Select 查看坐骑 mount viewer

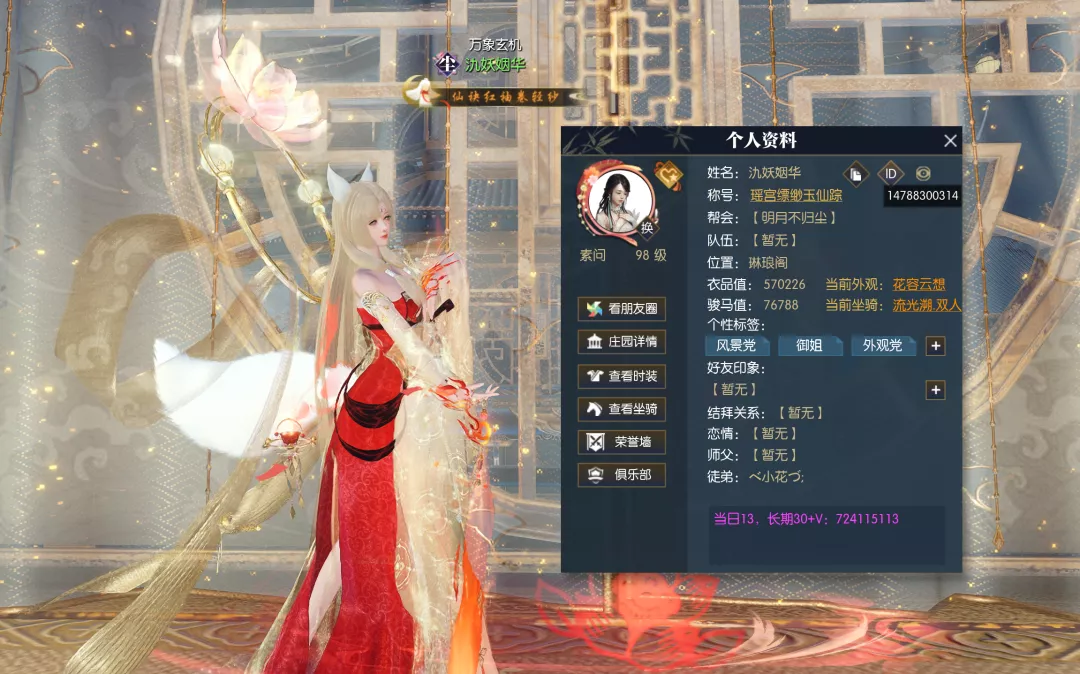621,408
